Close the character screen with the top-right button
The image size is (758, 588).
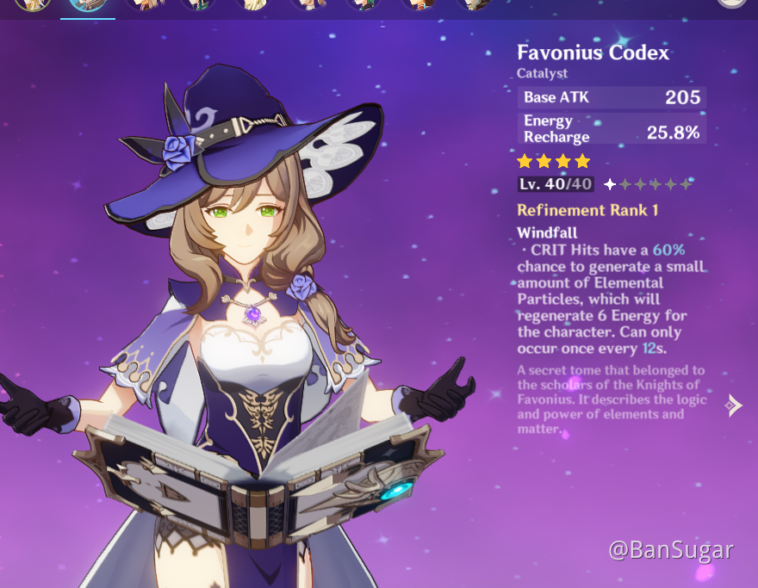coord(732,4)
